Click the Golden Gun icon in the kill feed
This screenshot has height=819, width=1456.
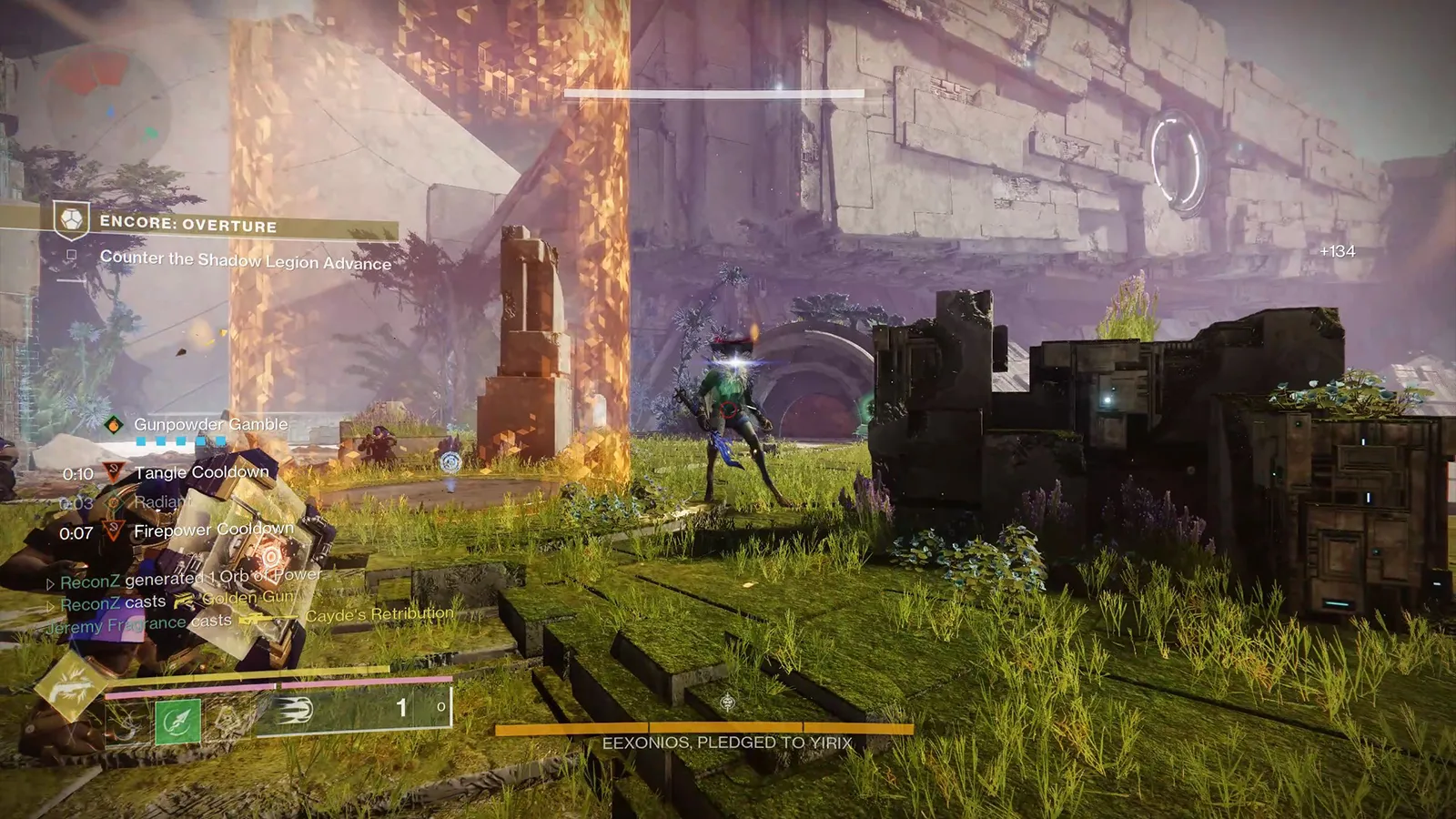pyautogui.click(x=186, y=599)
